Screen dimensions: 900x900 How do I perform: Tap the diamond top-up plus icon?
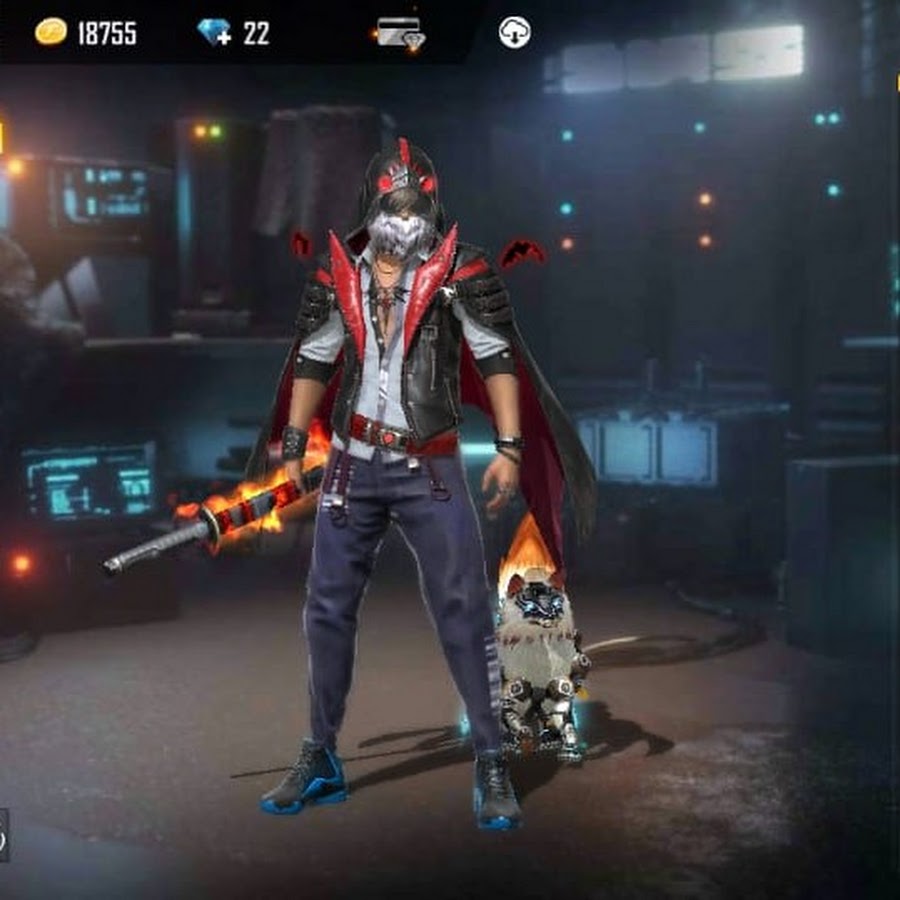[215, 33]
